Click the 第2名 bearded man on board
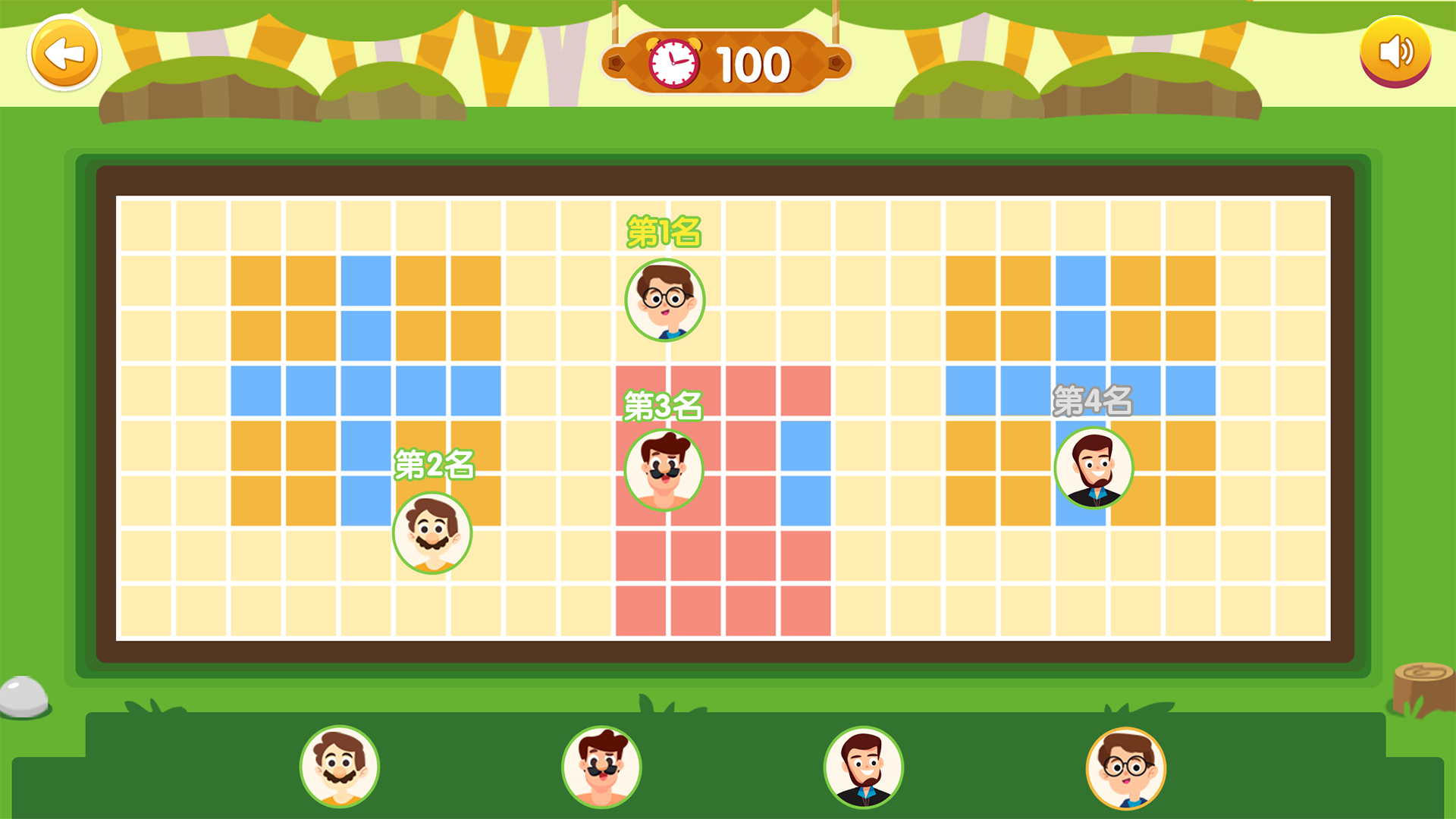Screen dimensions: 1456x819 [432, 533]
